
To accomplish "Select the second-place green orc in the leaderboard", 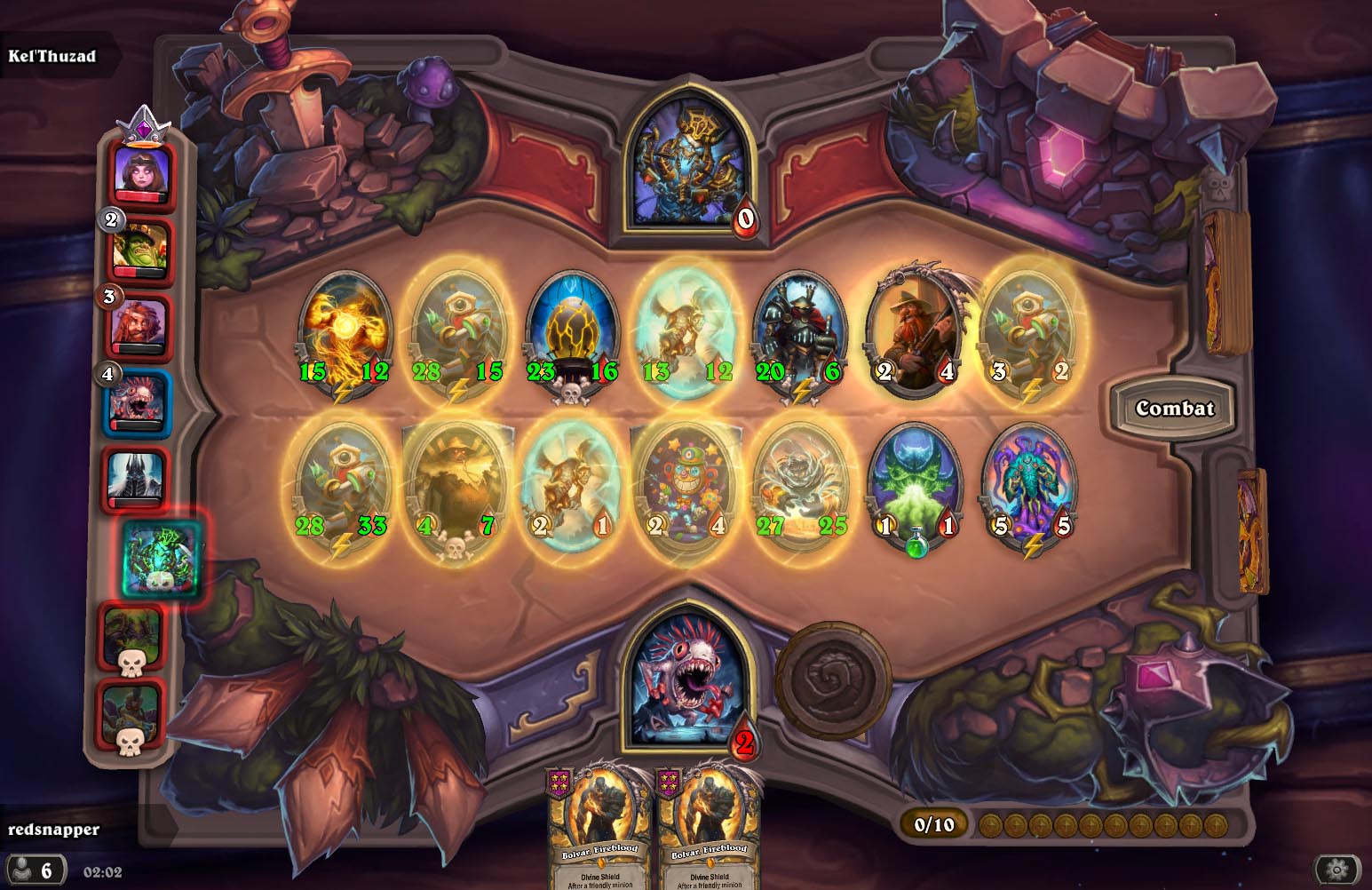I will tap(141, 249).
